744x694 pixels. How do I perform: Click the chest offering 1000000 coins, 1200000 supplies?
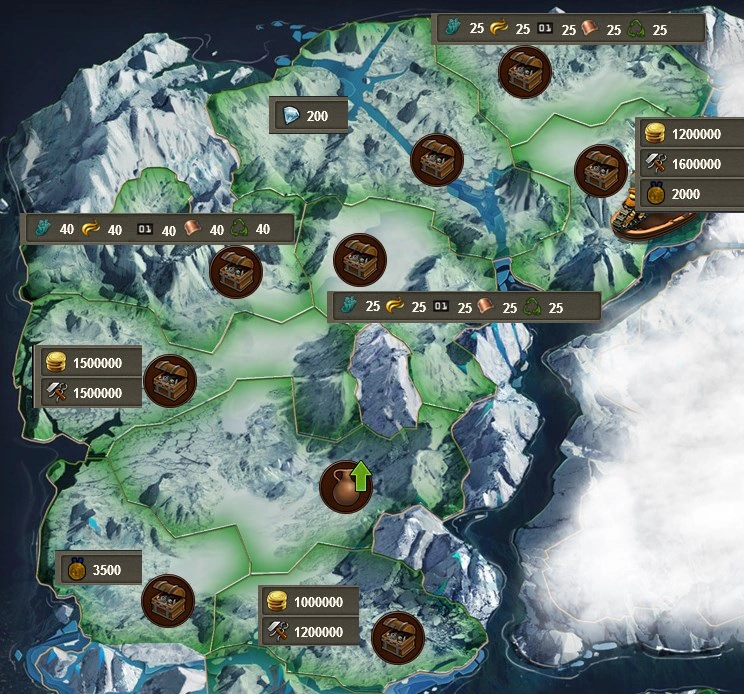[x=397, y=638]
